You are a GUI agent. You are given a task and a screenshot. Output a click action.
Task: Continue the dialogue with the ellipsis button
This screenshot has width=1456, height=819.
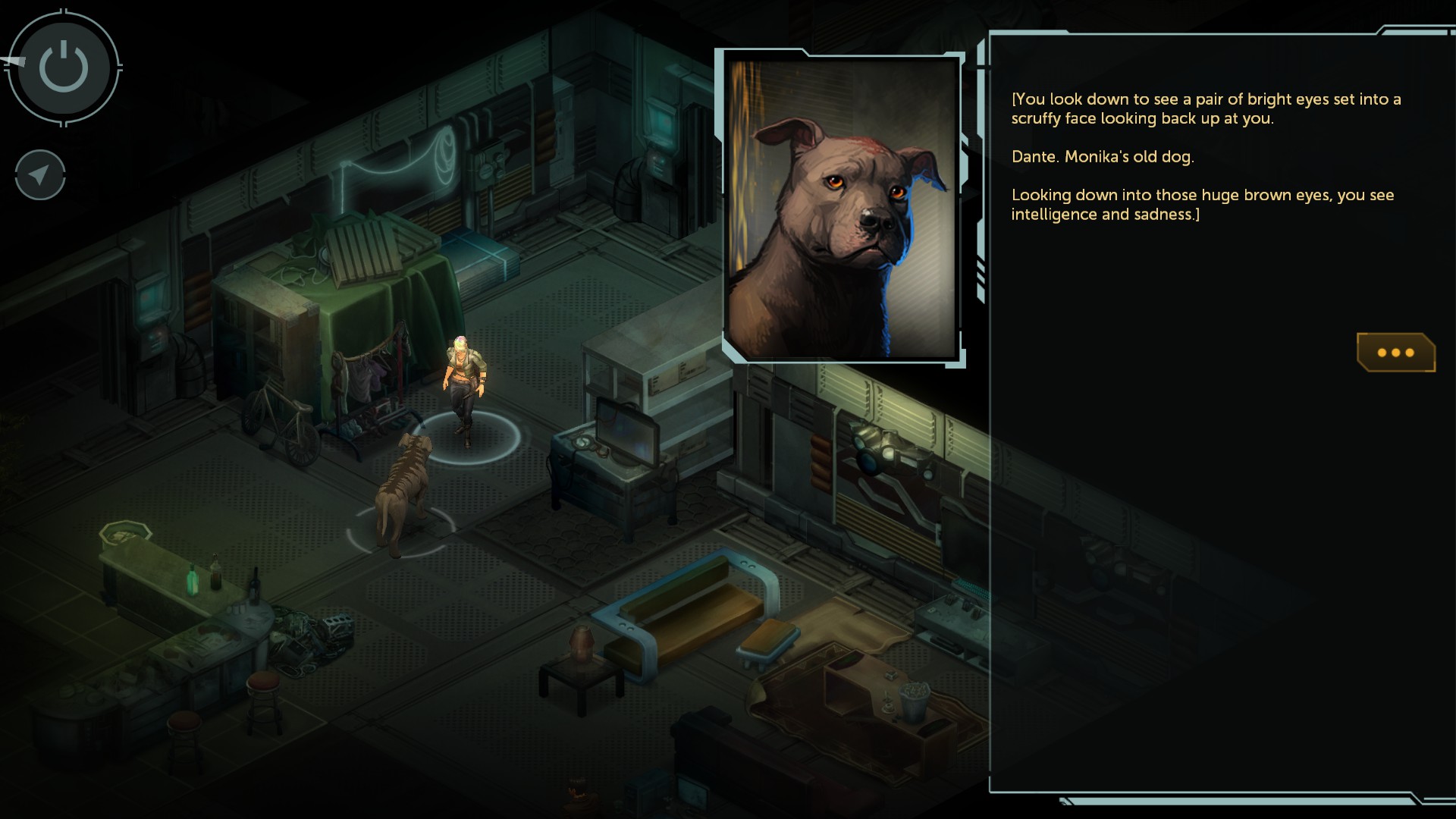(1395, 353)
